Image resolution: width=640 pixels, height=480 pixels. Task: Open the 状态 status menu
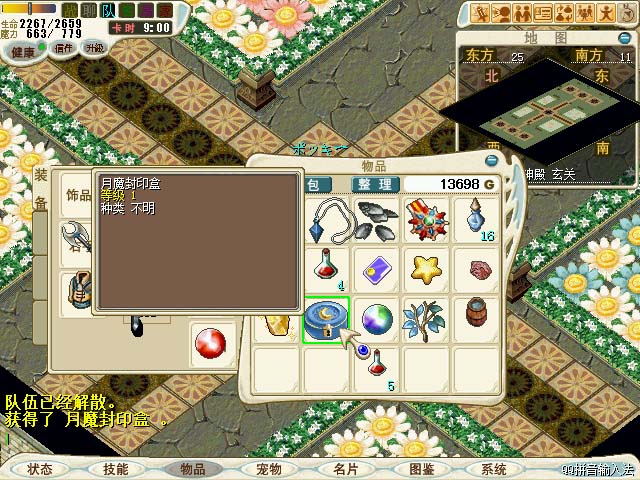40,468
